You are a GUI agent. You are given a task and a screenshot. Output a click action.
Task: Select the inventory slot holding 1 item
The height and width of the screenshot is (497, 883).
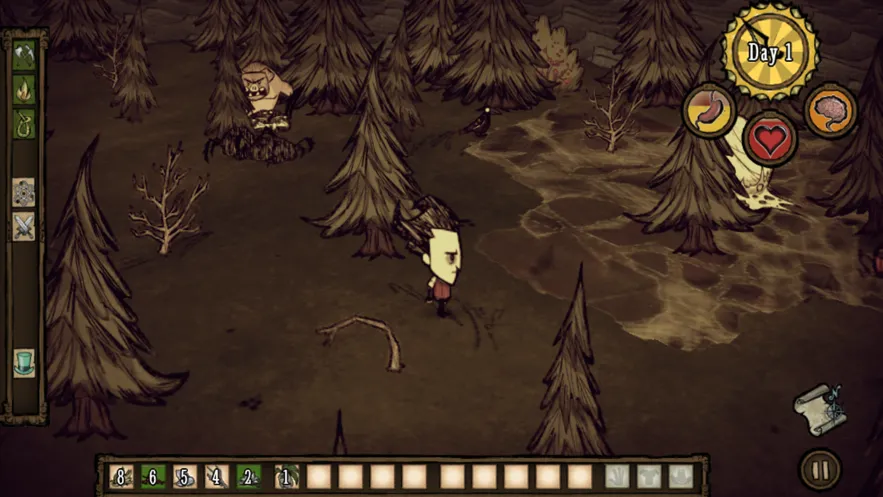click(286, 476)
